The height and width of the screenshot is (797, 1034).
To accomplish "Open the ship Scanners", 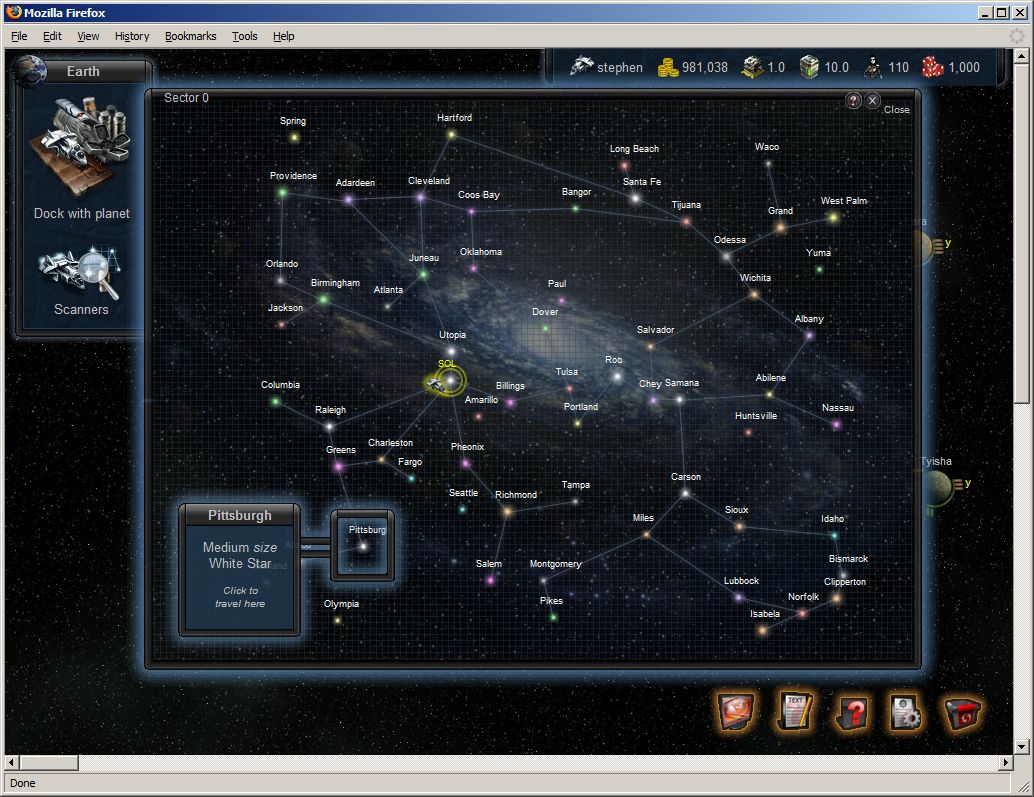I will coord(81,278).
